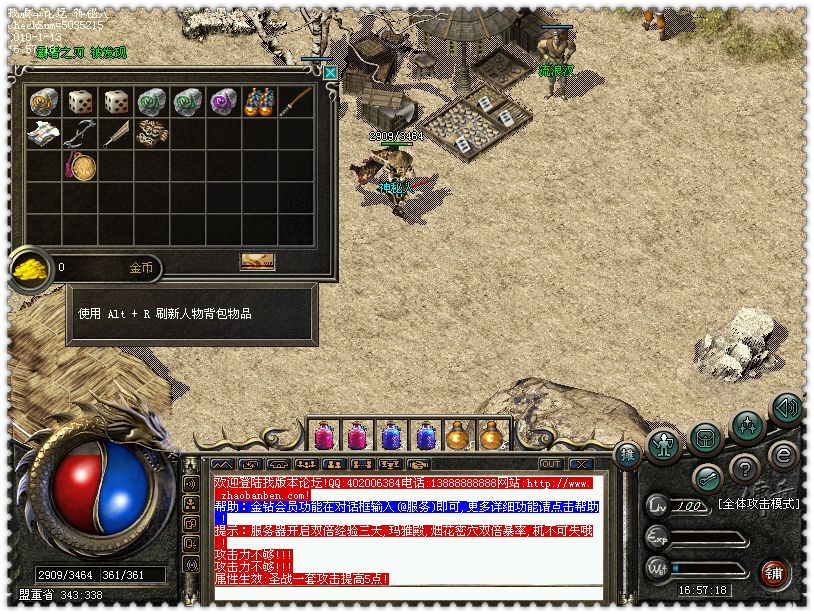Click the OUT button above chat
Image resolution: width=814 pixels, height=614 pixels.
(551, 464)
